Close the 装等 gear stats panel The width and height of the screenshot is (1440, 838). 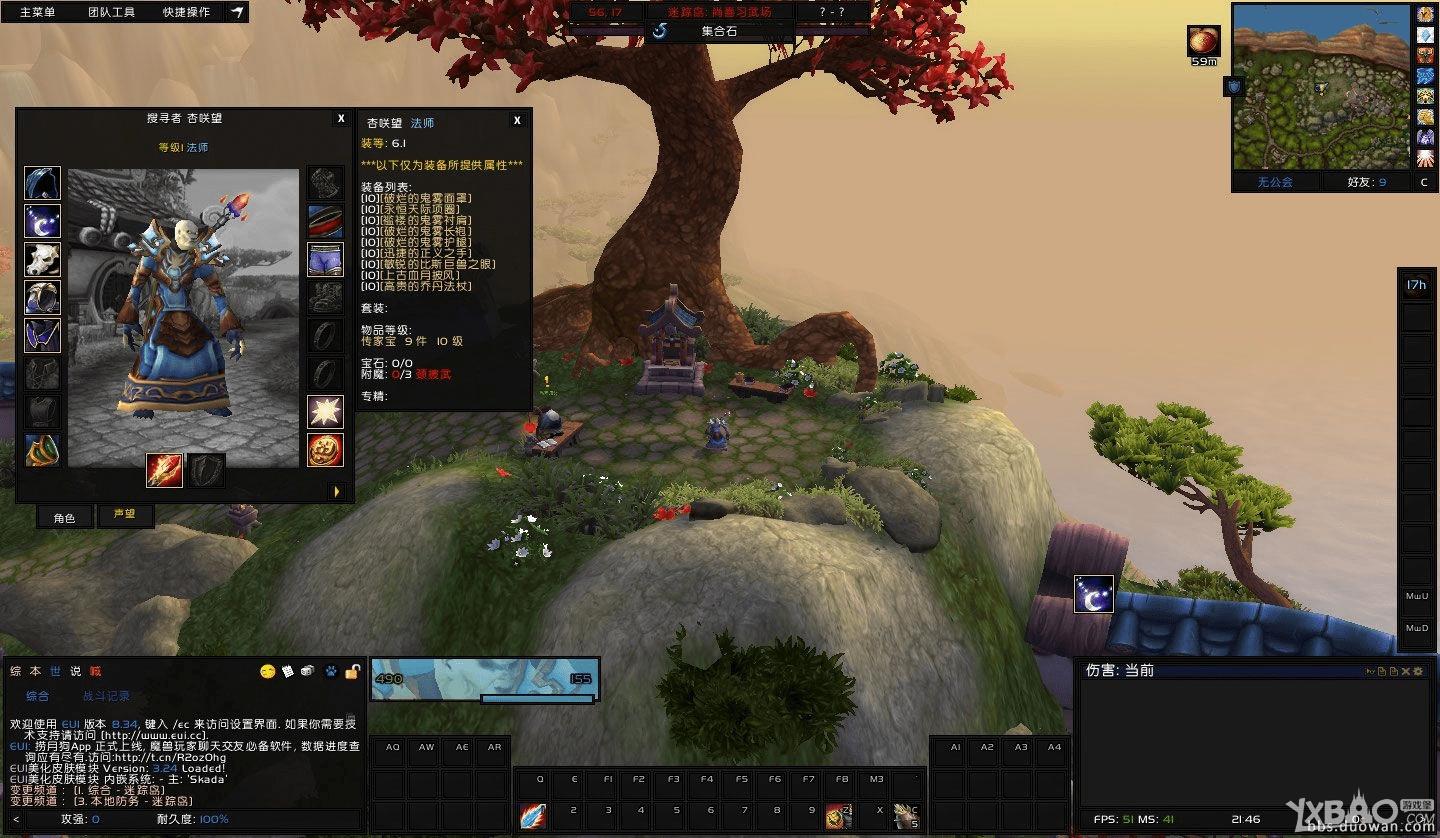point(517,121)
